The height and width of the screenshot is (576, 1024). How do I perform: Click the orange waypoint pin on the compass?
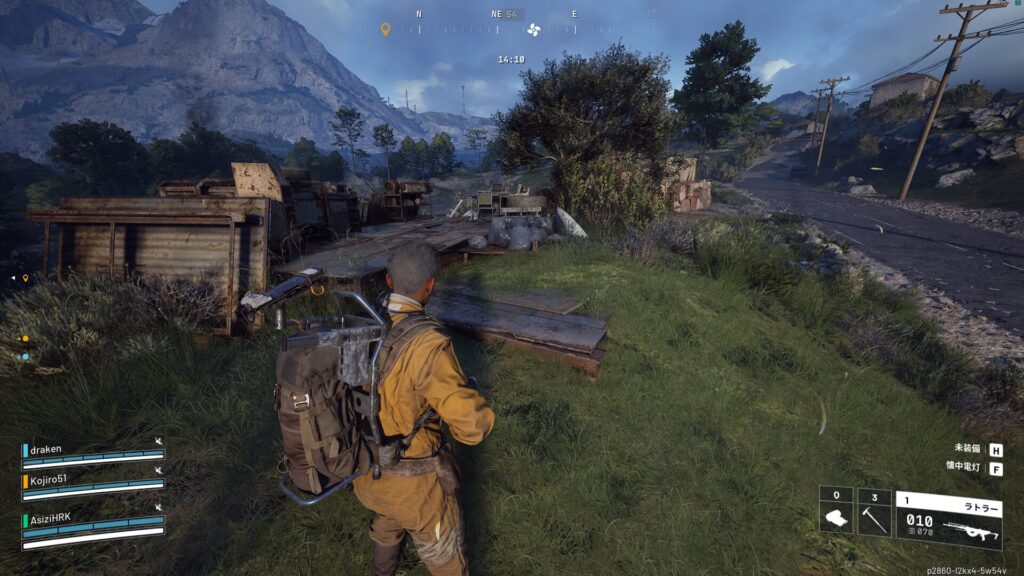[385, 29]
